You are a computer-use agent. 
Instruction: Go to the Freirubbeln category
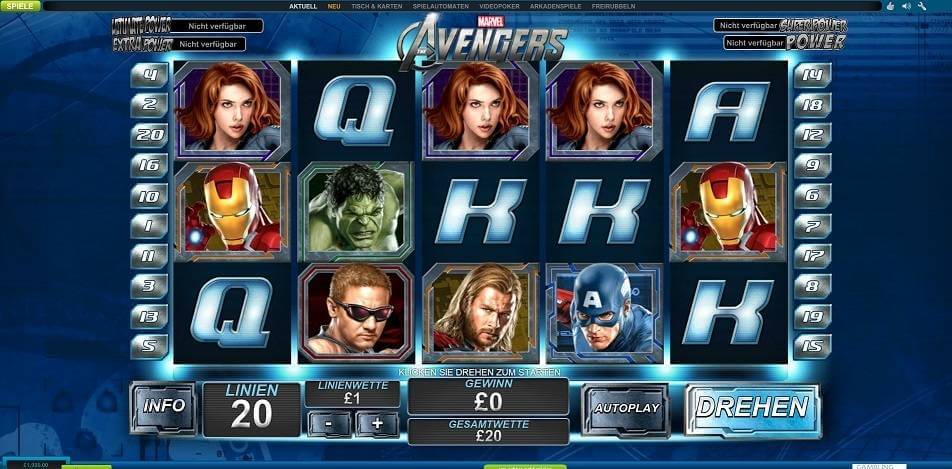(614, 6)
